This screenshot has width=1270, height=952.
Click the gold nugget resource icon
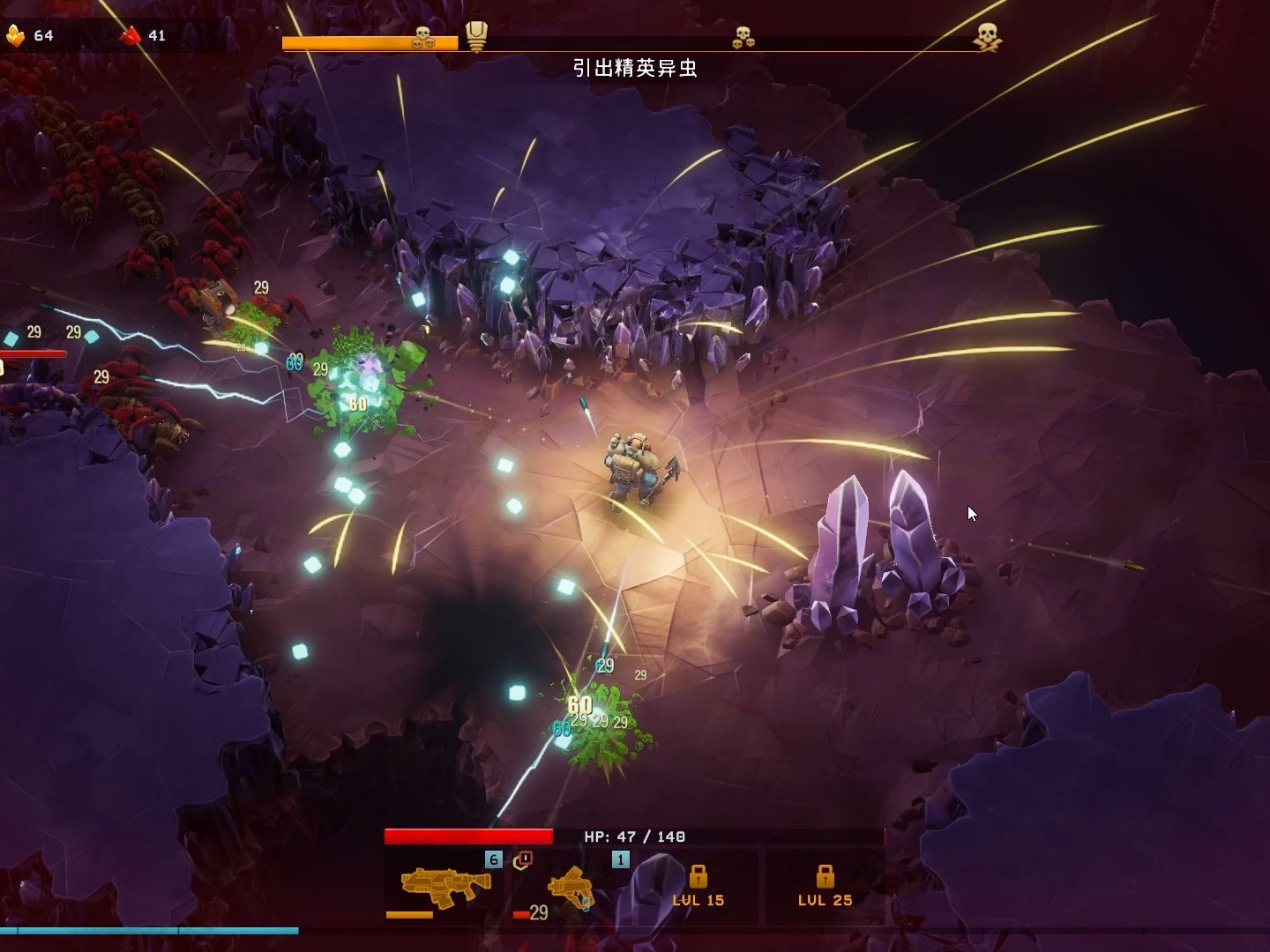[15, 35]
